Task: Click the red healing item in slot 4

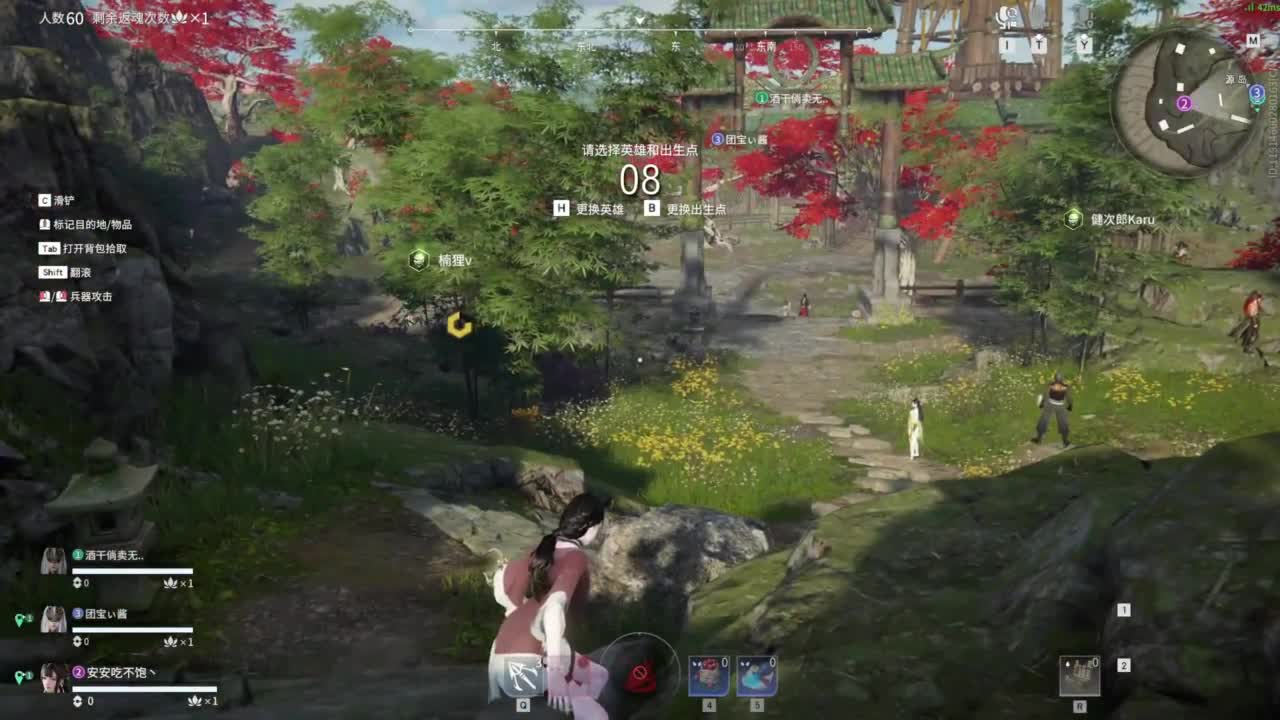Action: pos(707,673)
